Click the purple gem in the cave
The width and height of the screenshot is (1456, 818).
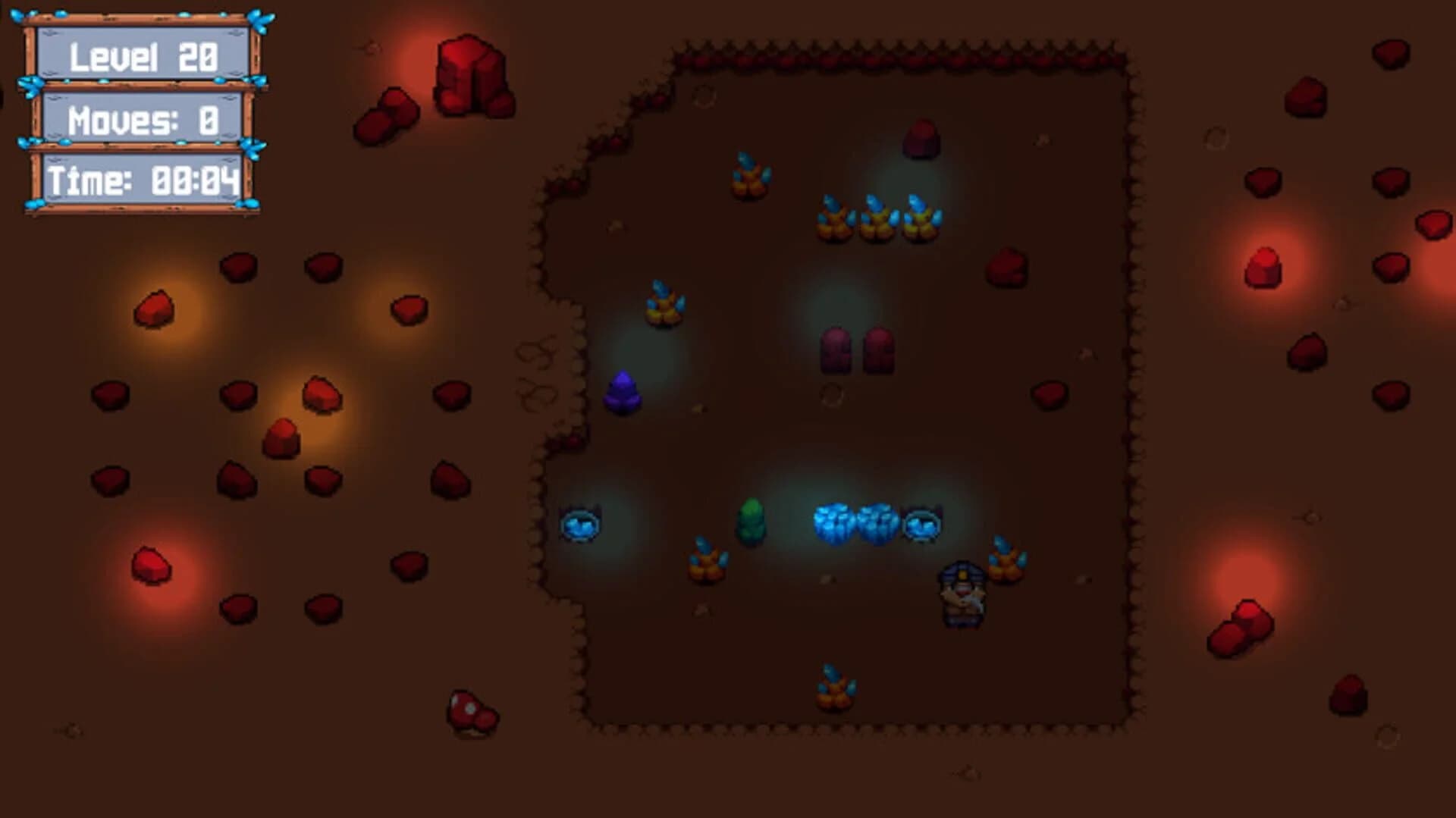tap(622, 392)
